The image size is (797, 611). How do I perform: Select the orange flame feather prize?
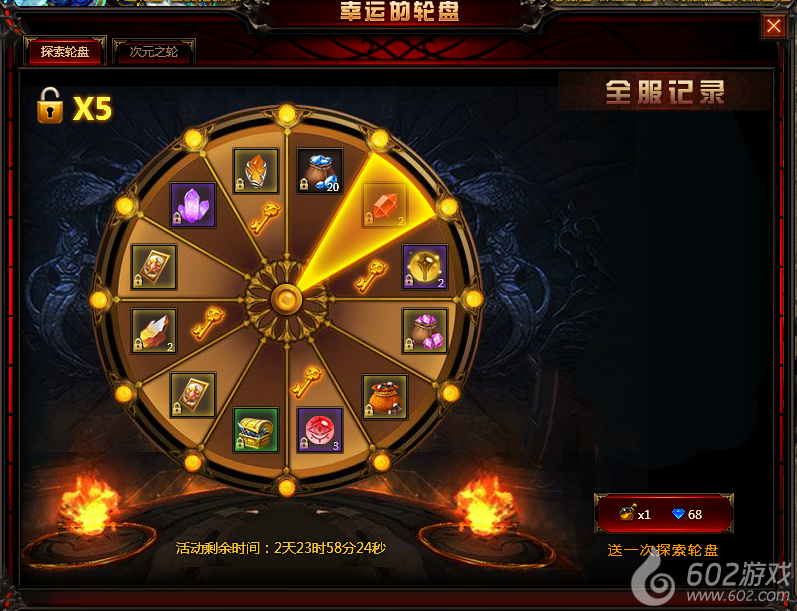[x=255, y=172]
